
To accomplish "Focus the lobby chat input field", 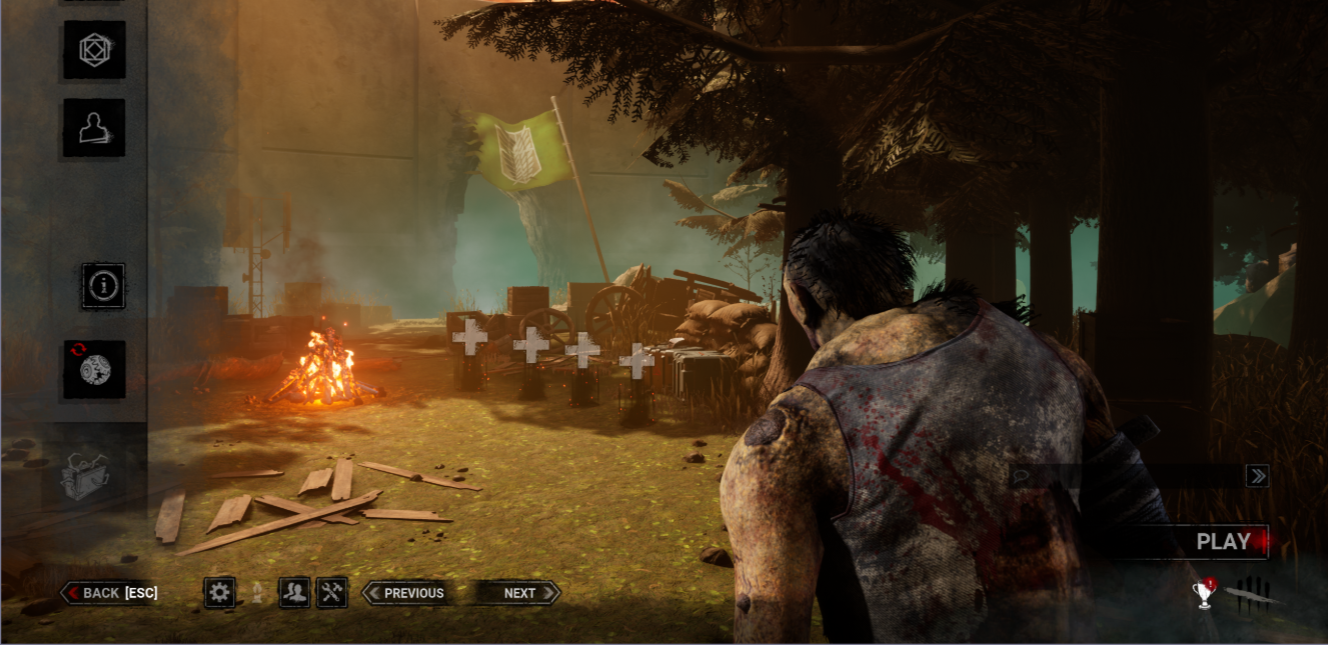I will (x=1125, y=476).
